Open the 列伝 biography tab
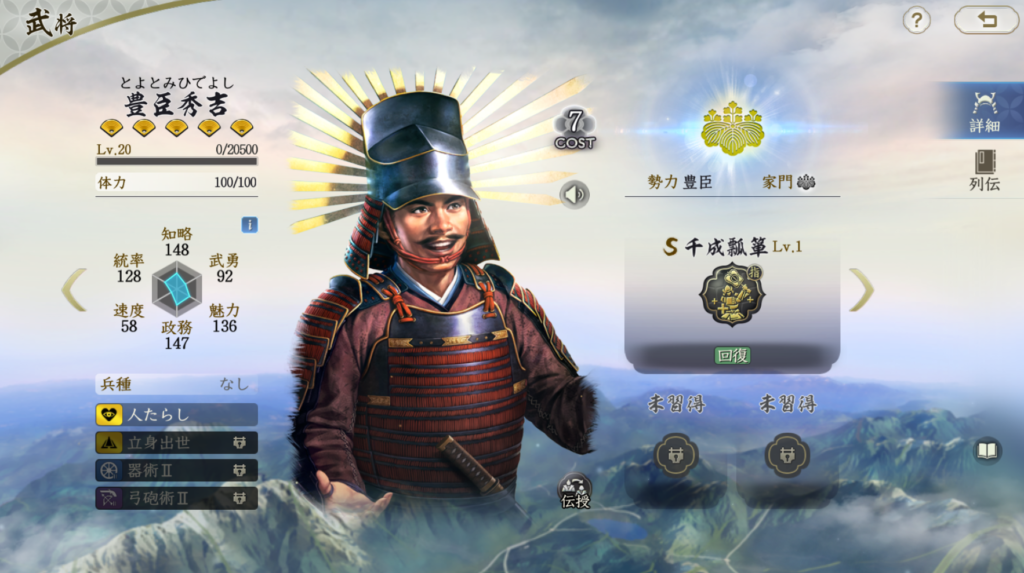This screenshot has width=1024, height=573. (984, 170)
